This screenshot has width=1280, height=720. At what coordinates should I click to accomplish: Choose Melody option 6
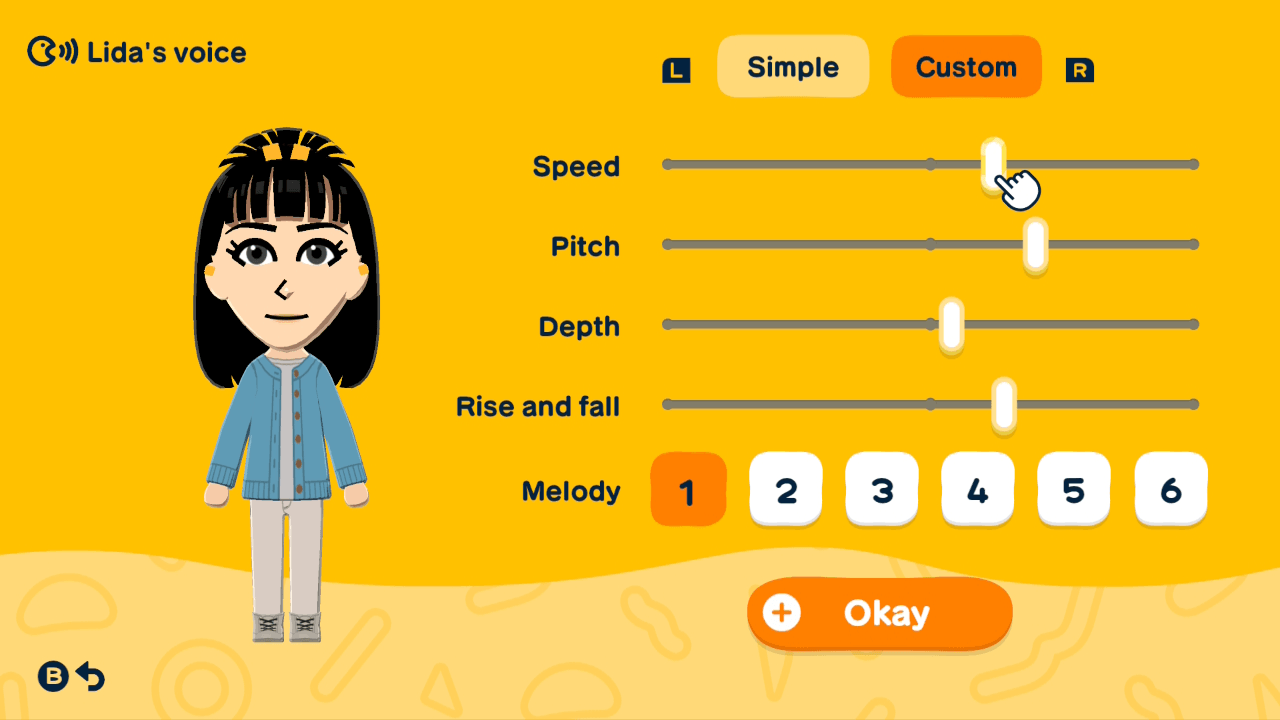[x=1170, y=489]
